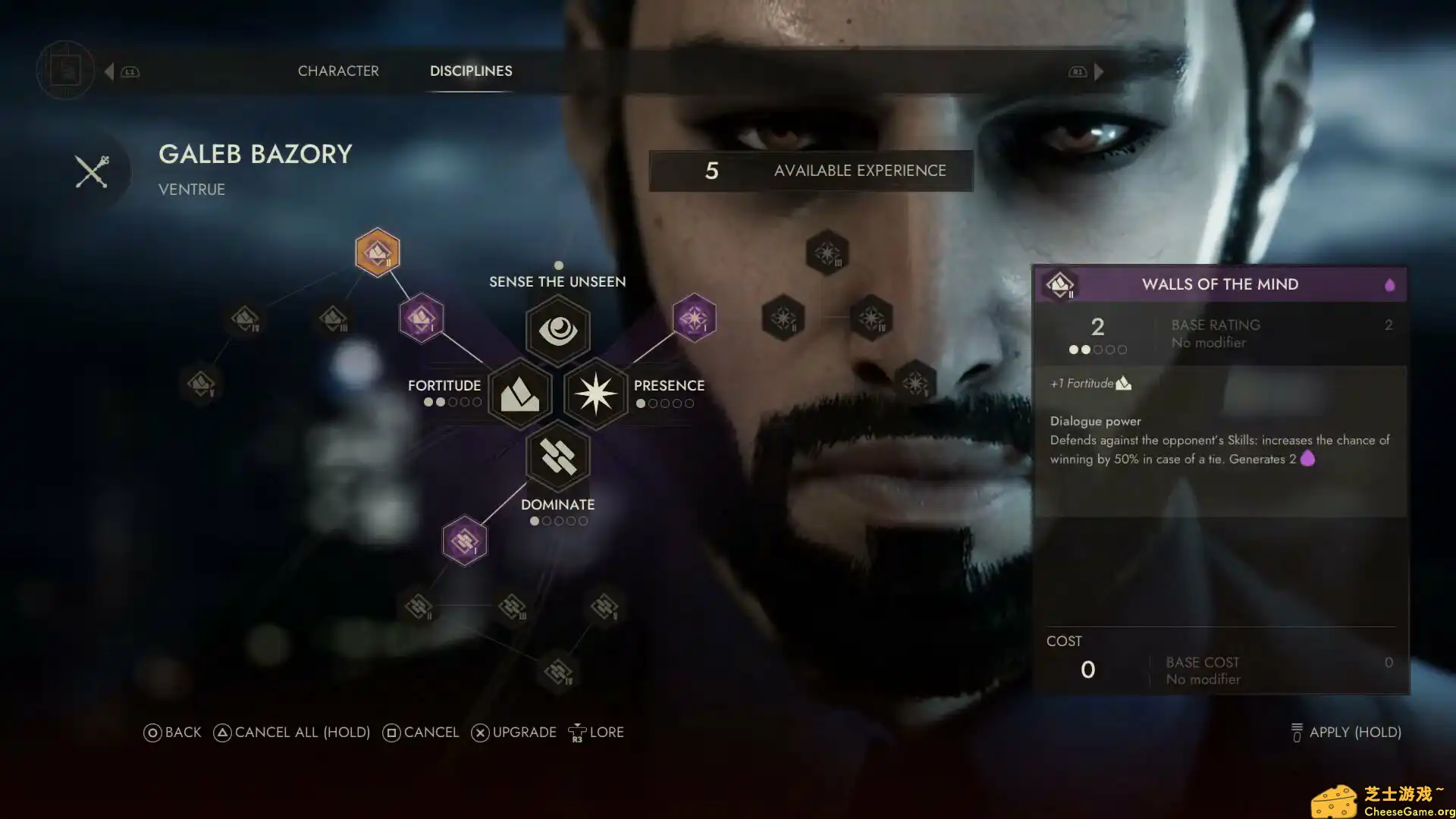Image resolution: width=1456 pixels, height=819 pixels.
Task: Go to next menu with right arrow
Action: [1099, 71]
